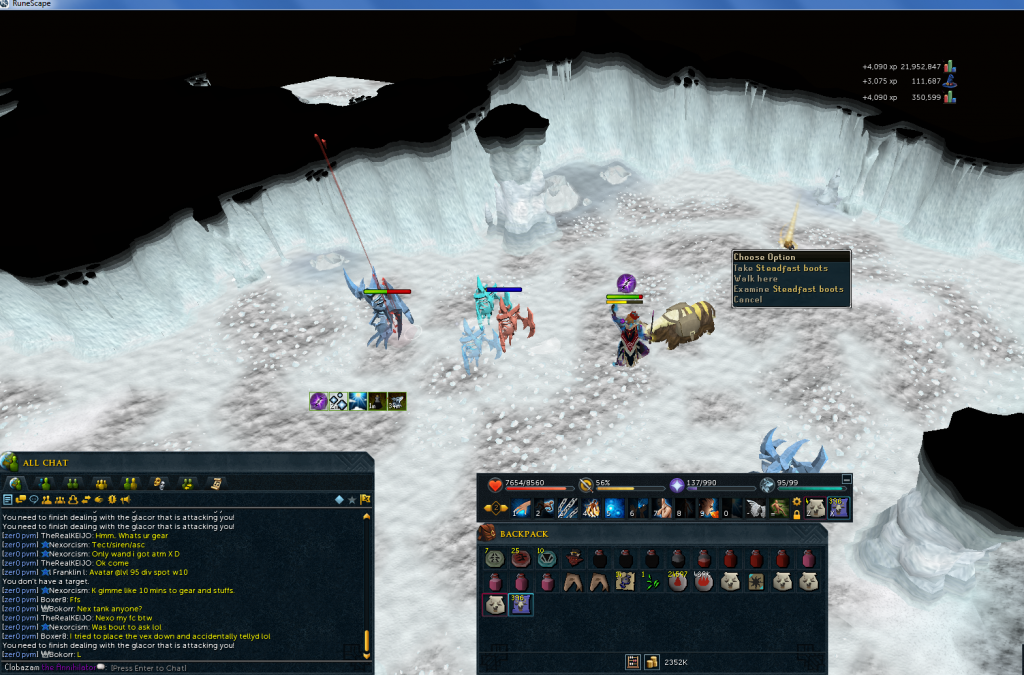
Task: Select the blue scroll stack in backpack
Action: [520, 604]
